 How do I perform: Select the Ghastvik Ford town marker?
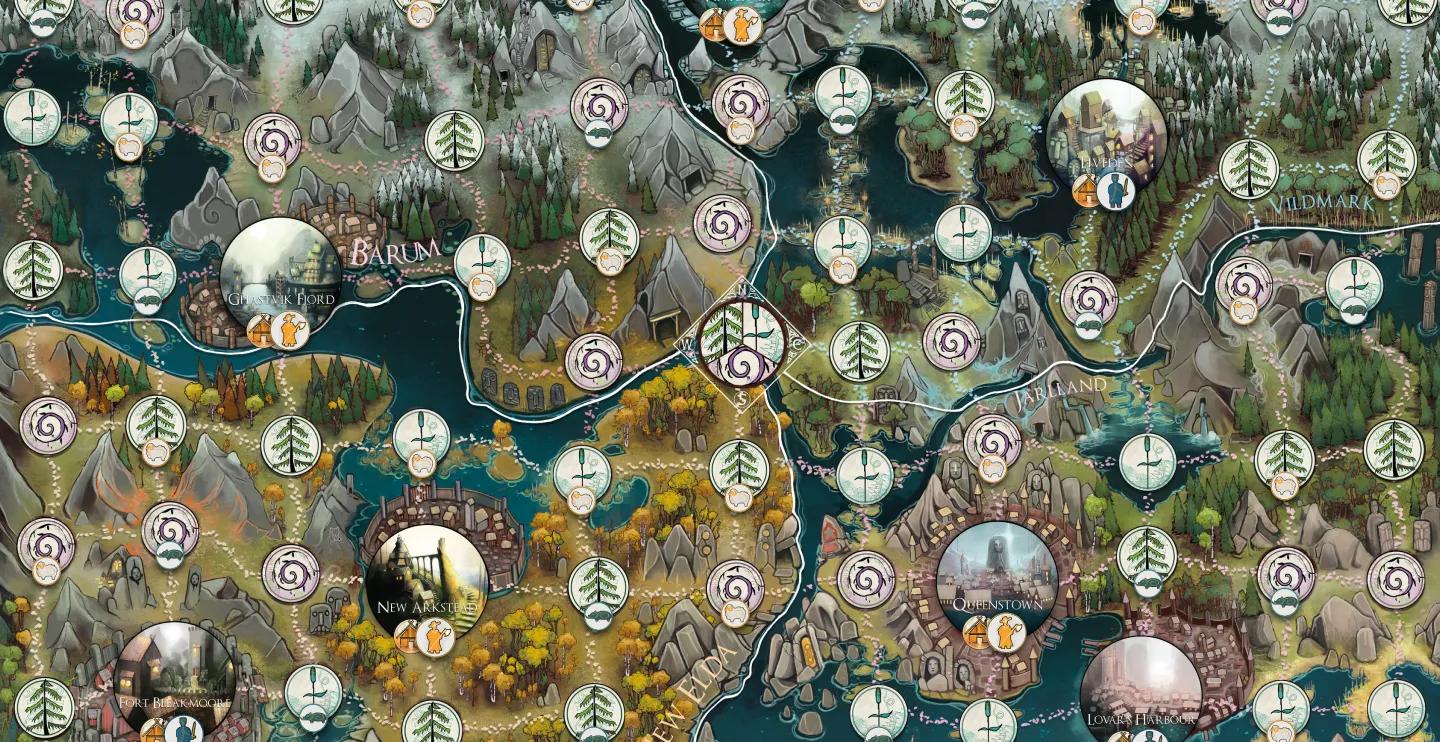pos(280,277)
